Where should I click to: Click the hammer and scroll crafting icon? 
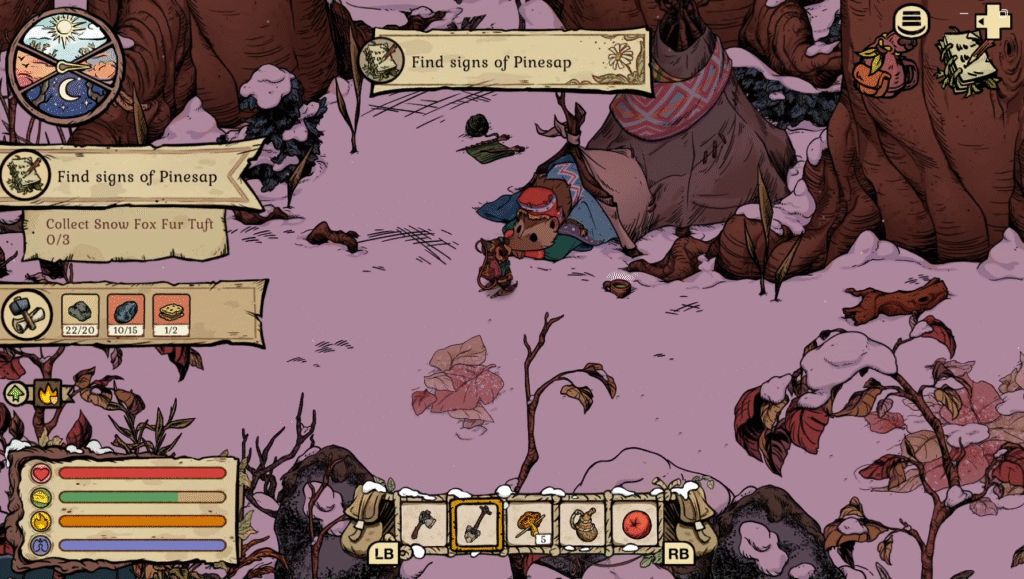pyautogui.click(x=27, y=314)
